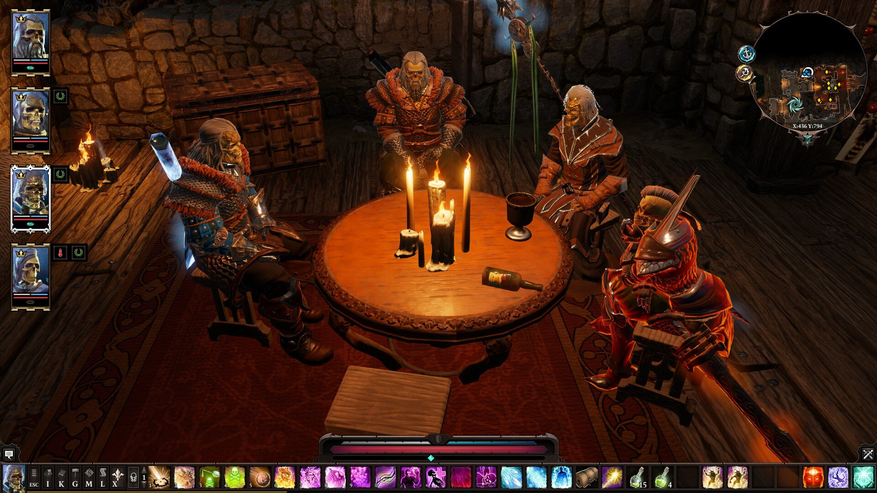Image resolution: width=877 pixels, height=493 pixels.
Task: Open the inventory with the I button
Action: coord(47,478)
